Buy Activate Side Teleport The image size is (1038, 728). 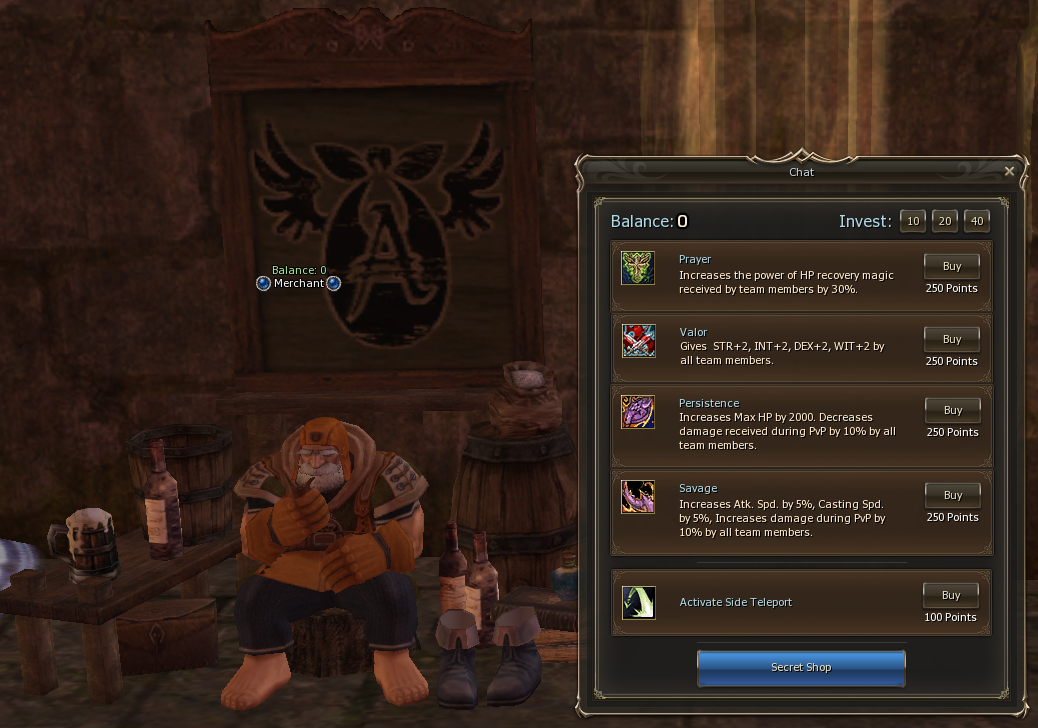tap(951, 595)
